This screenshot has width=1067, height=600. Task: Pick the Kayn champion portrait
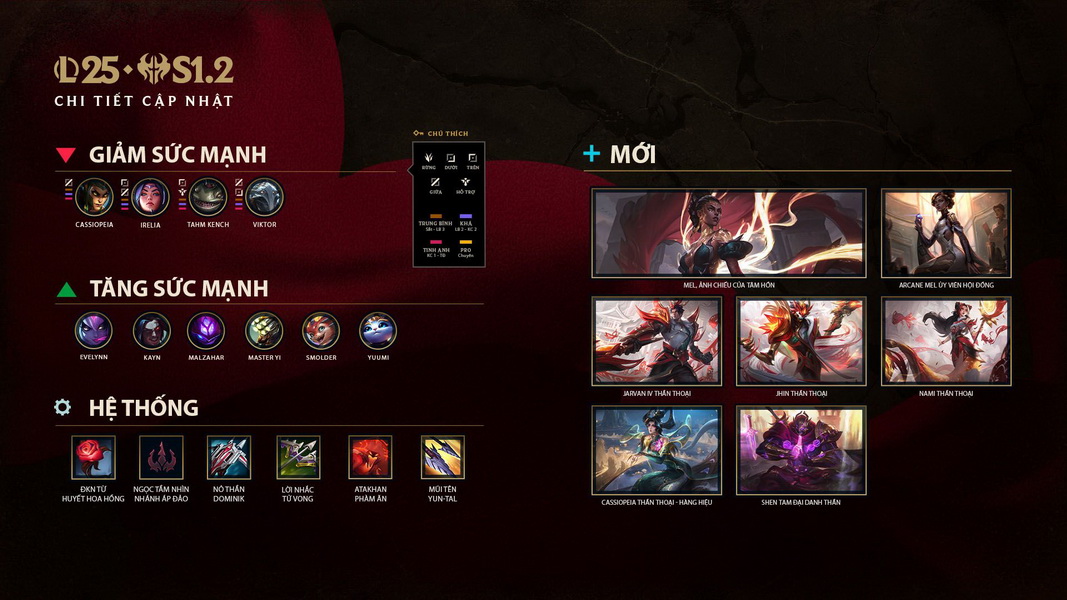(x=151, y=330)
